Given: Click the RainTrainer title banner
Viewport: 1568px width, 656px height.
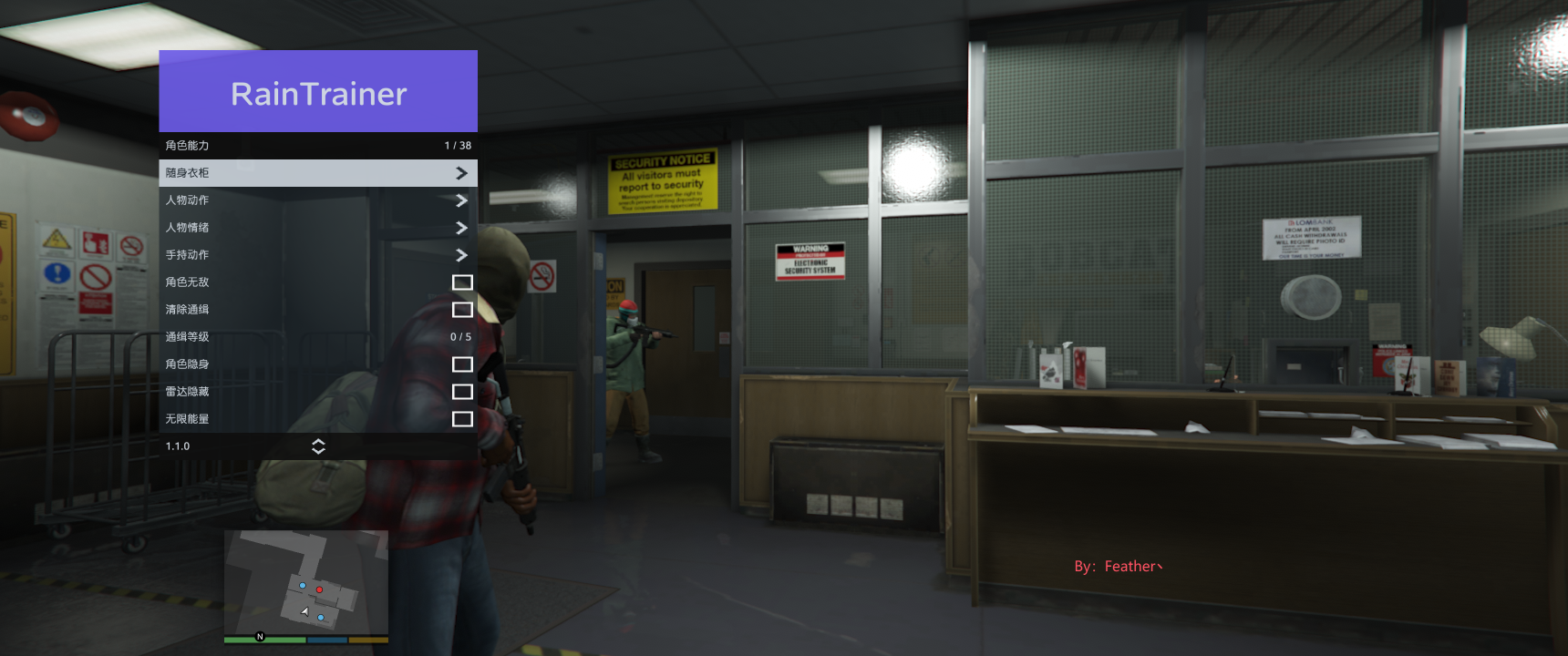Looking at the screenshot, I should click(x=318, y=92).
